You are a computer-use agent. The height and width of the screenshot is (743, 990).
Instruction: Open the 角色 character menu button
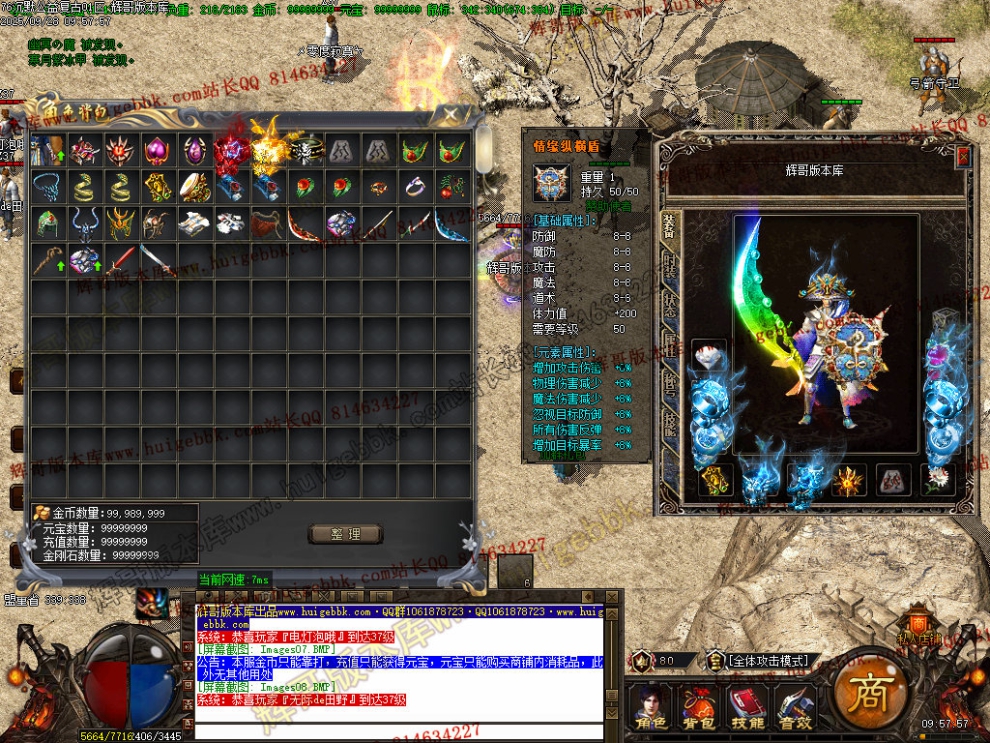point(652,707)
